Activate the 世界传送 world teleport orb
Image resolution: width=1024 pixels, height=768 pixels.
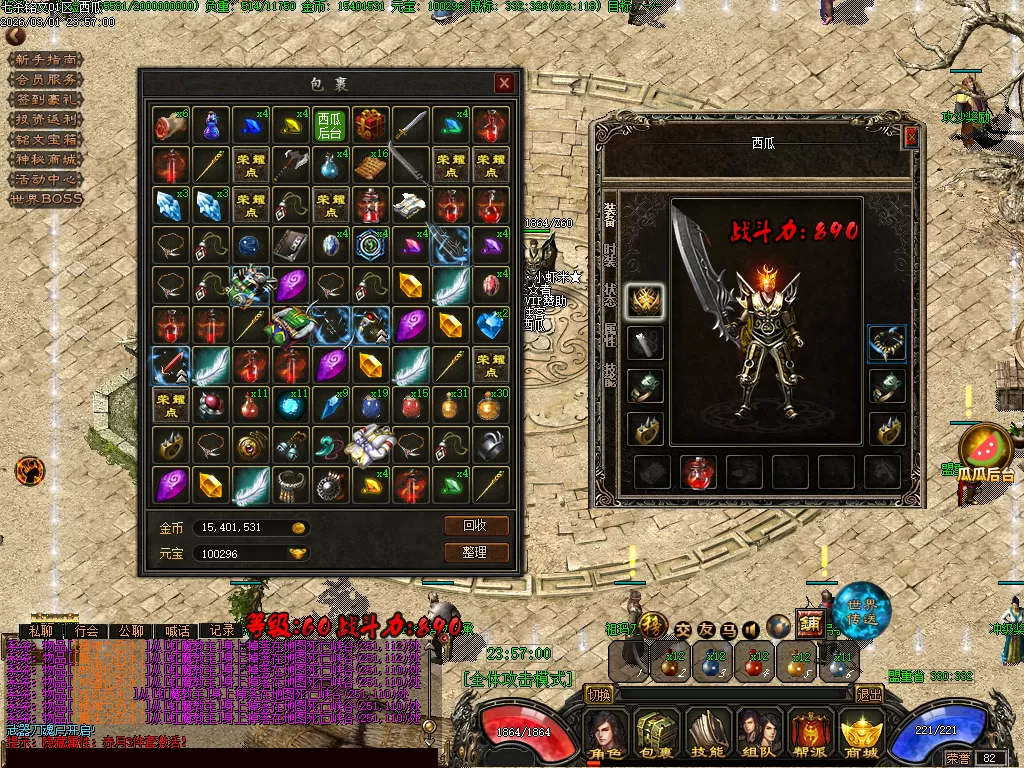[x=861, y=608]
